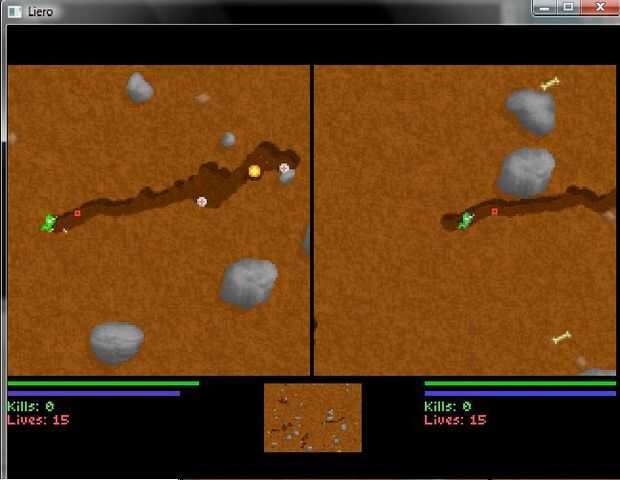Minimize the Liero window
Image resolution: width=620 pixels, height=480 pixels.
546,7
